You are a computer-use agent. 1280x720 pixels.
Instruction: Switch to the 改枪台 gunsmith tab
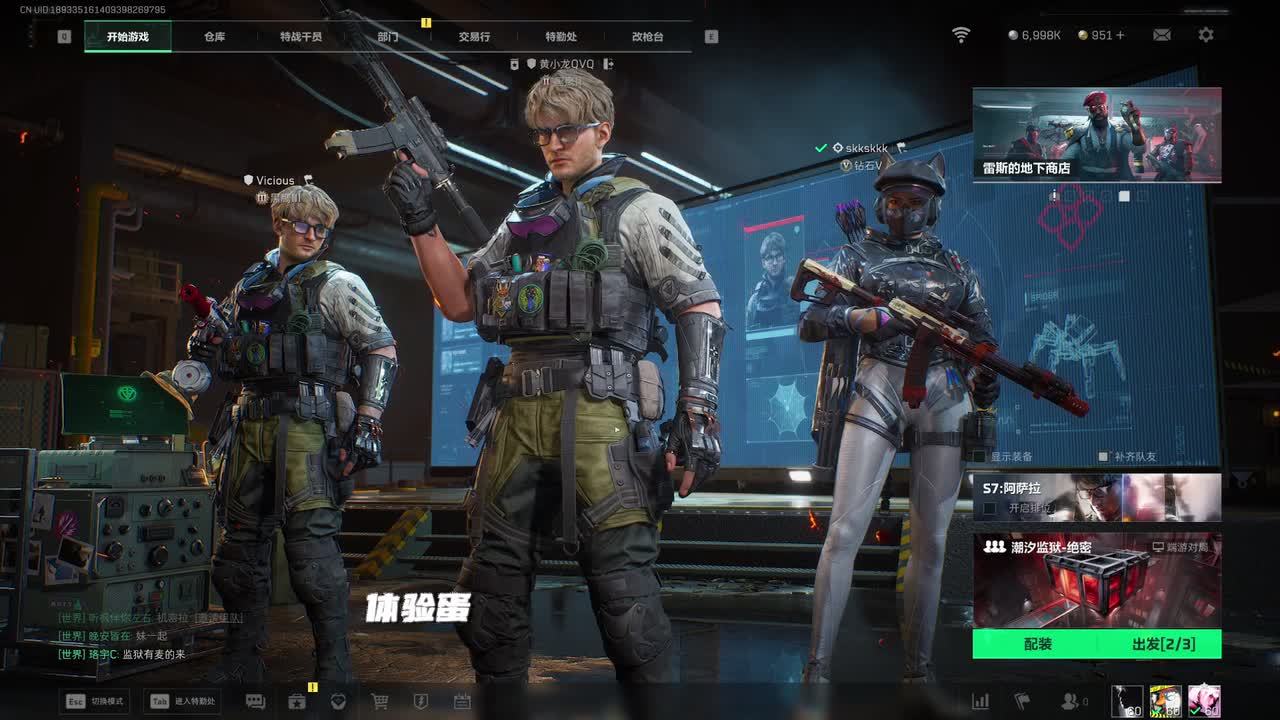tap(647, 37)
